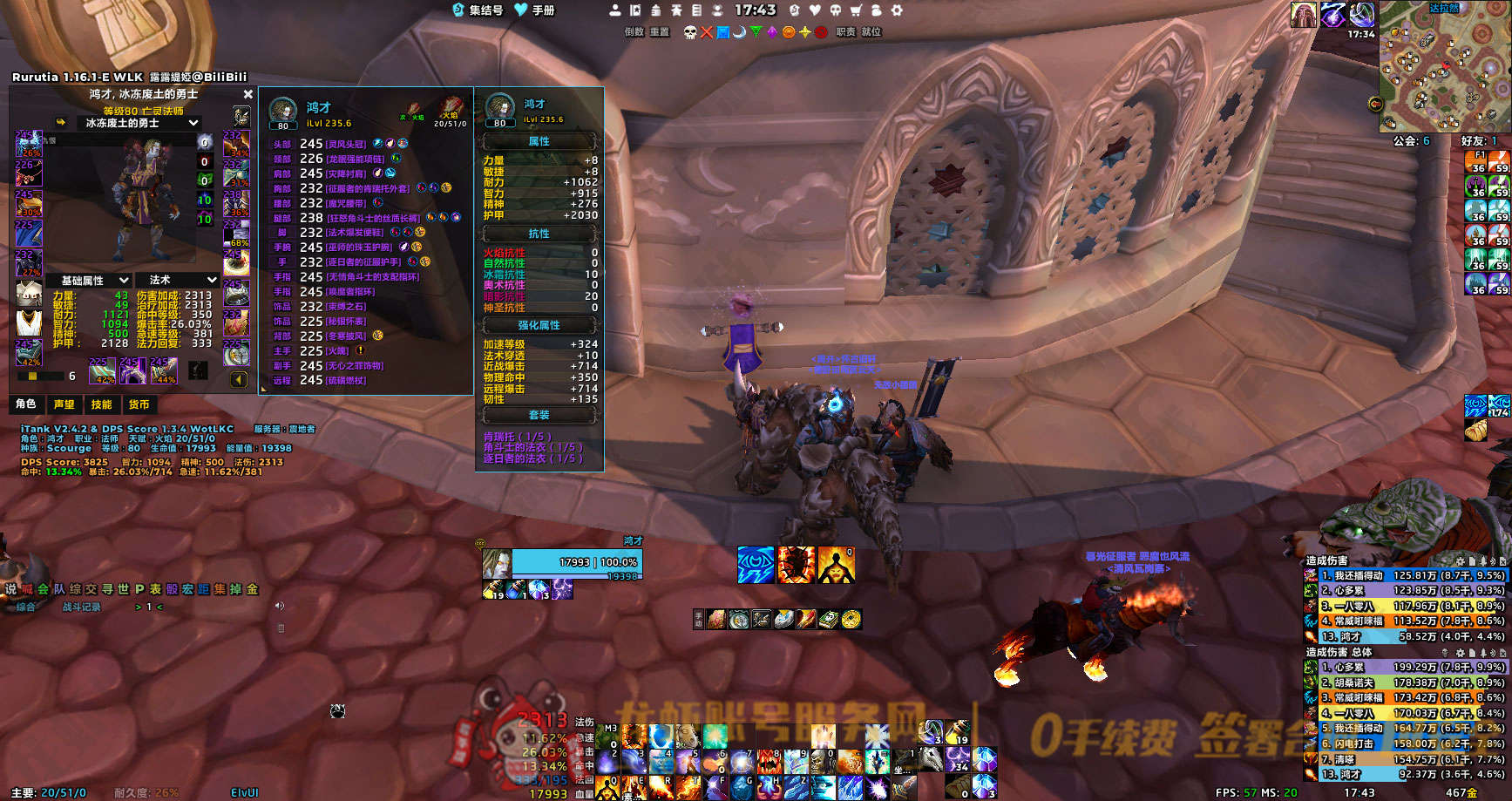Viewport: 1512px width, 801px height.
Task: Close the character panel with the X
Action: click(x=248, y=94)
